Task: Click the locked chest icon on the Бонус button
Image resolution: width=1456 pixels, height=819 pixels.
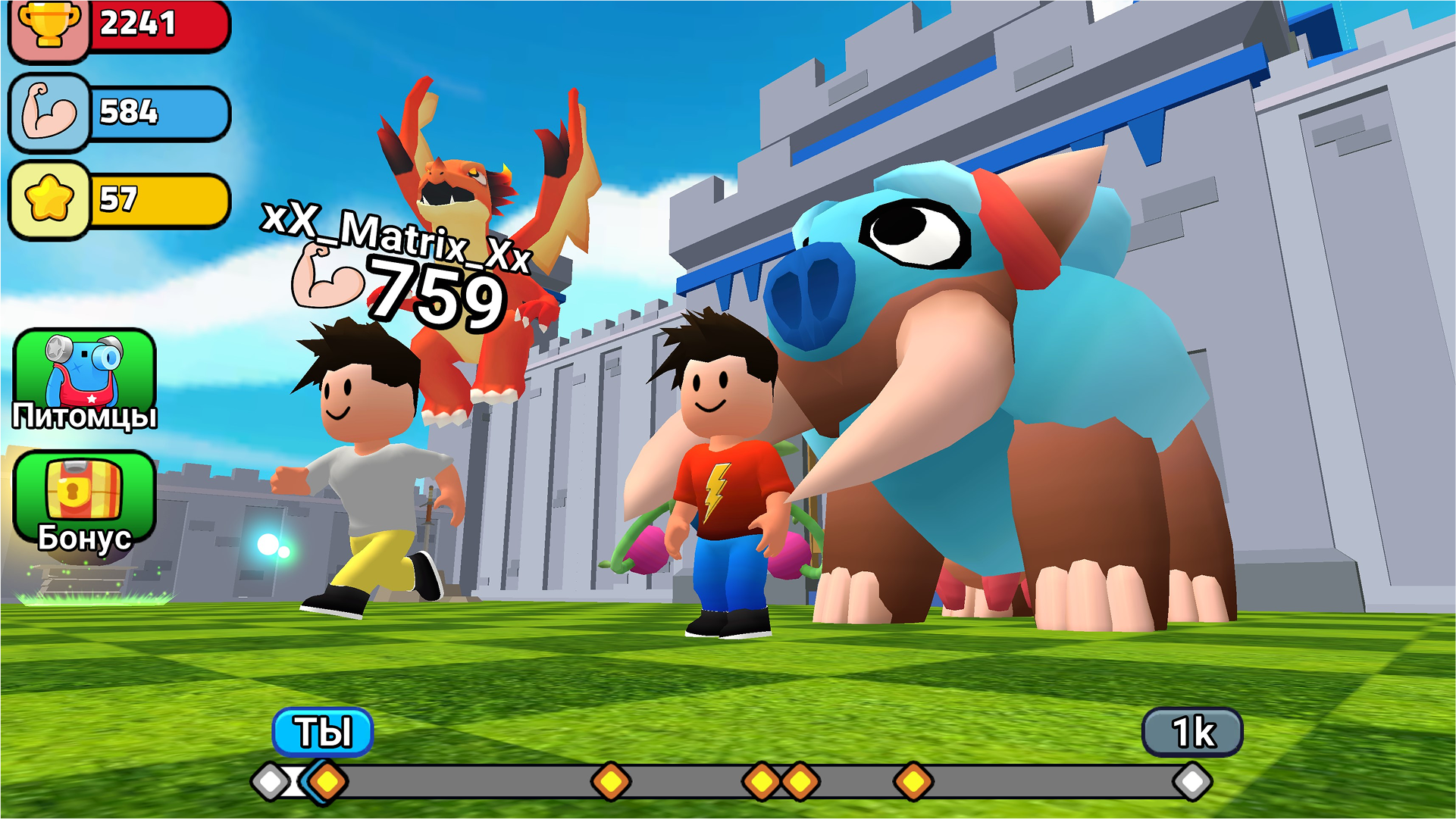Action: [x=86, y=489]
